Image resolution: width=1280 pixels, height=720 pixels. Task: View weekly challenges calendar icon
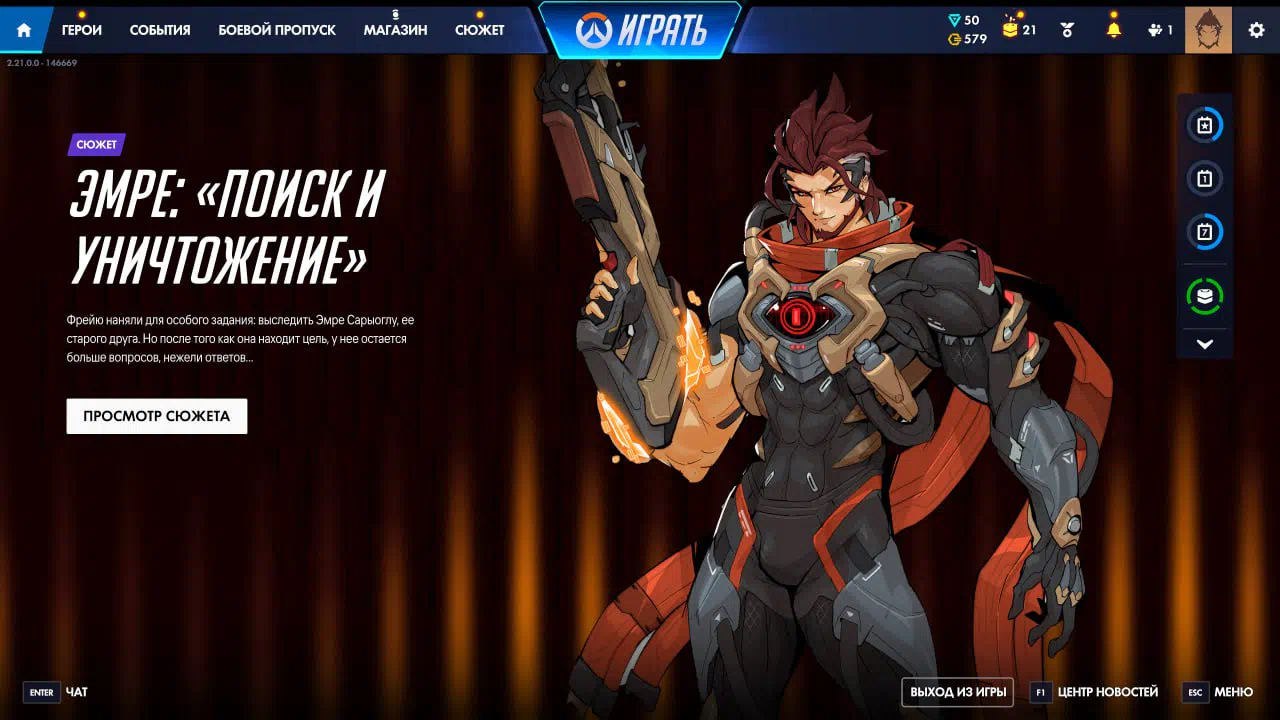(1205, 233)
